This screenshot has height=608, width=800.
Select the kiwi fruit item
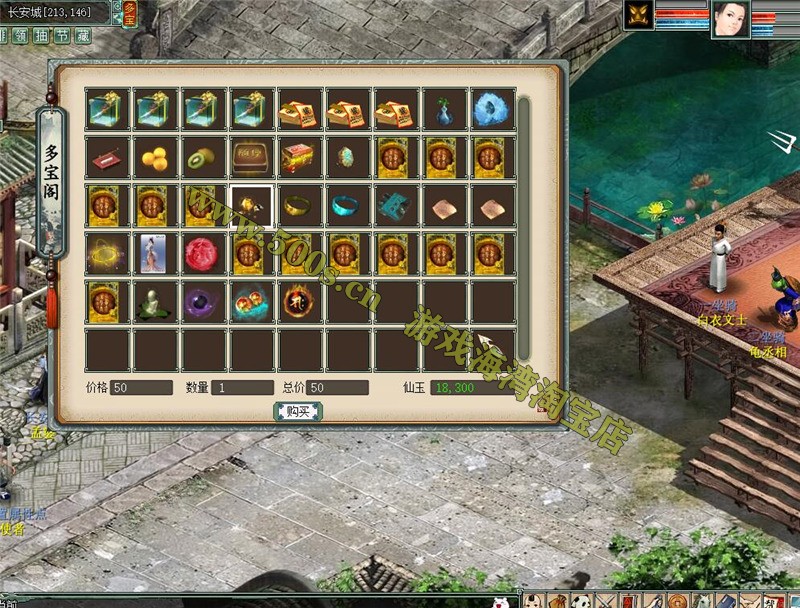[205, 157]
